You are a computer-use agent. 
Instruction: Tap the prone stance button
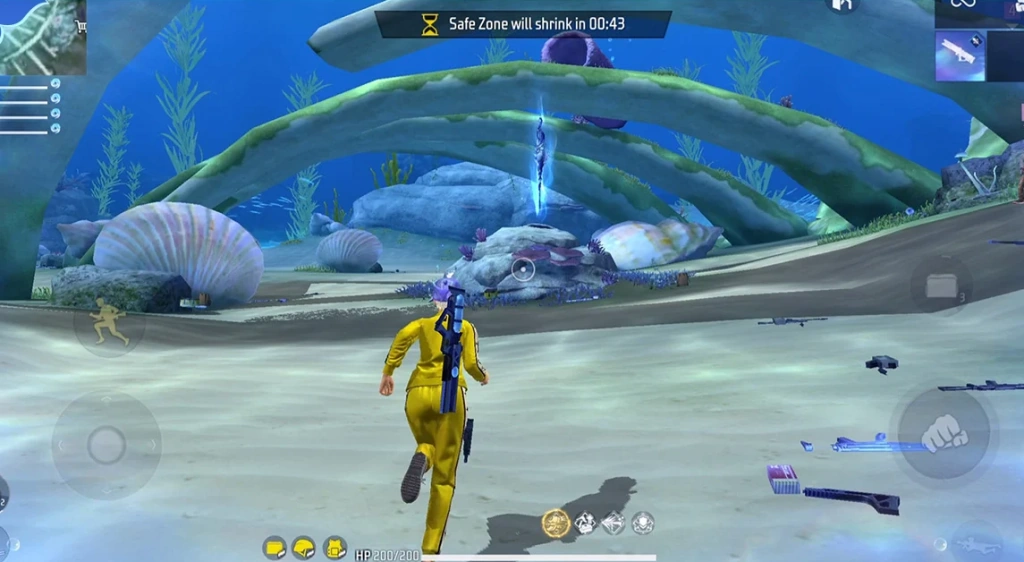point(977,544)
